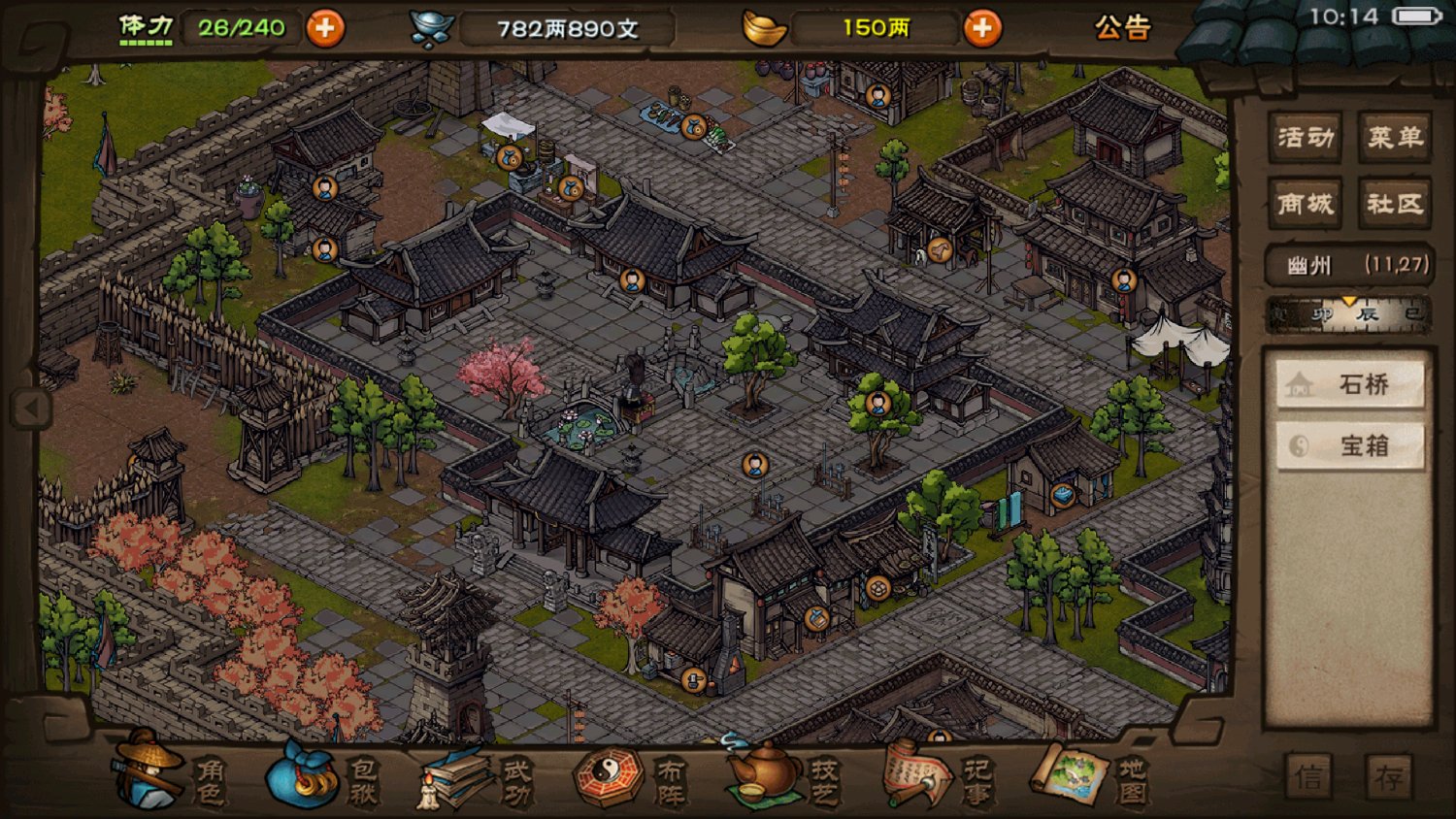Image resolution: width=1456 pixels, height=819 pixels.
Task: Open the 菜单 menu
Action: [x=1395, y=138]
